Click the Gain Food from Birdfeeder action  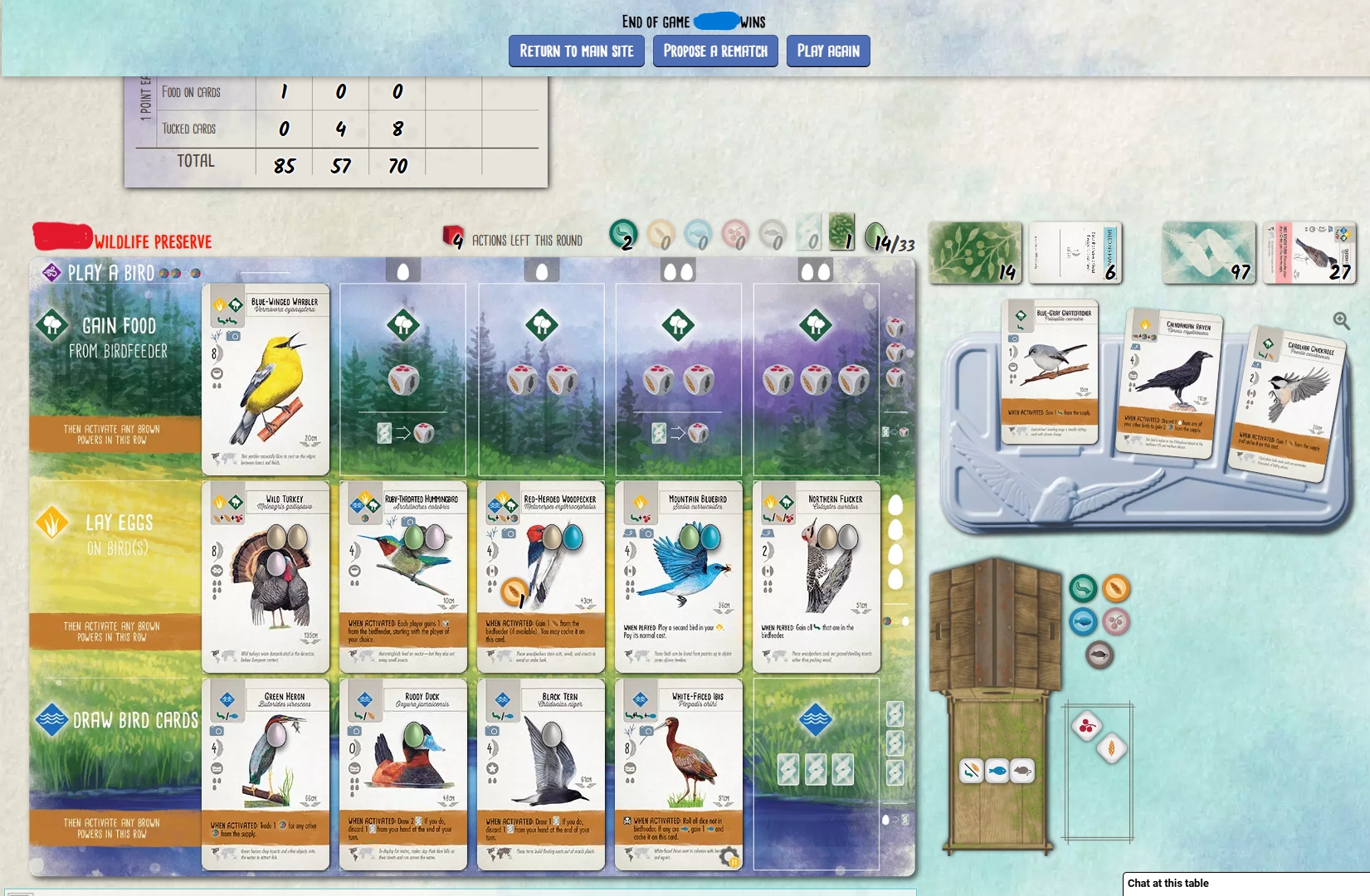(x=116, y=338)
